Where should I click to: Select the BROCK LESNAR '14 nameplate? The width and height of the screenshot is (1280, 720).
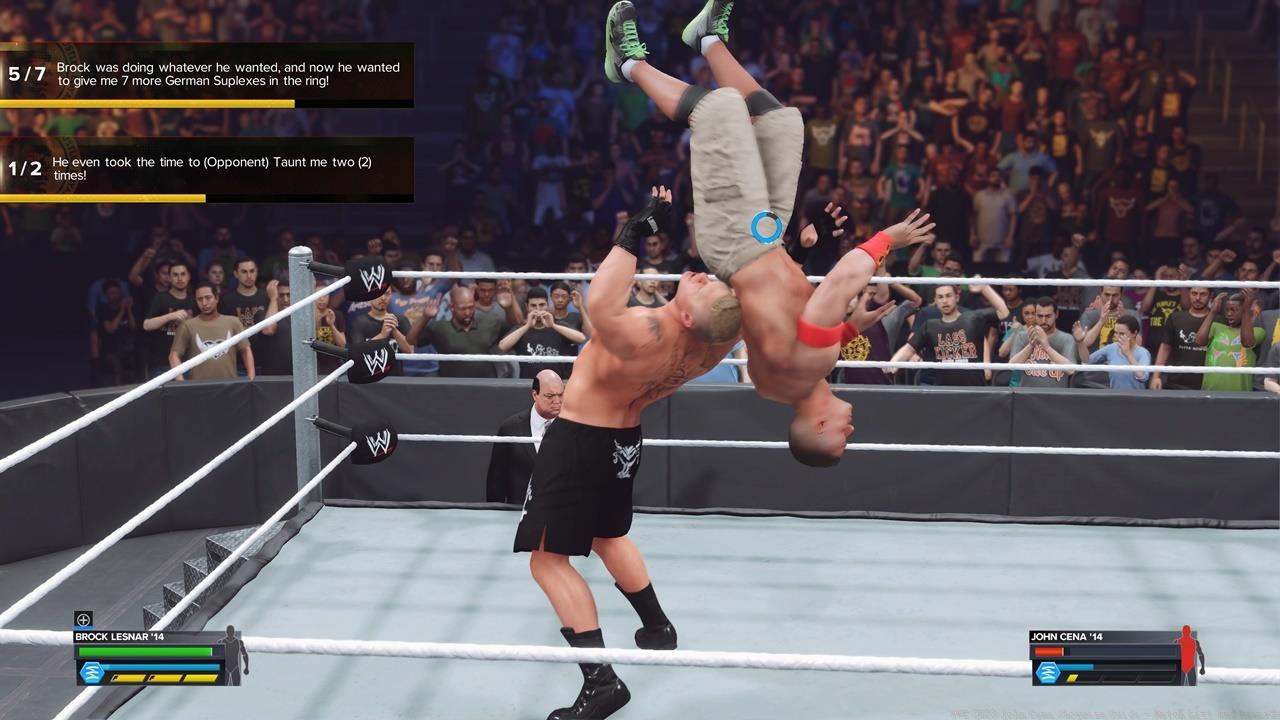[x=118, y=637]
